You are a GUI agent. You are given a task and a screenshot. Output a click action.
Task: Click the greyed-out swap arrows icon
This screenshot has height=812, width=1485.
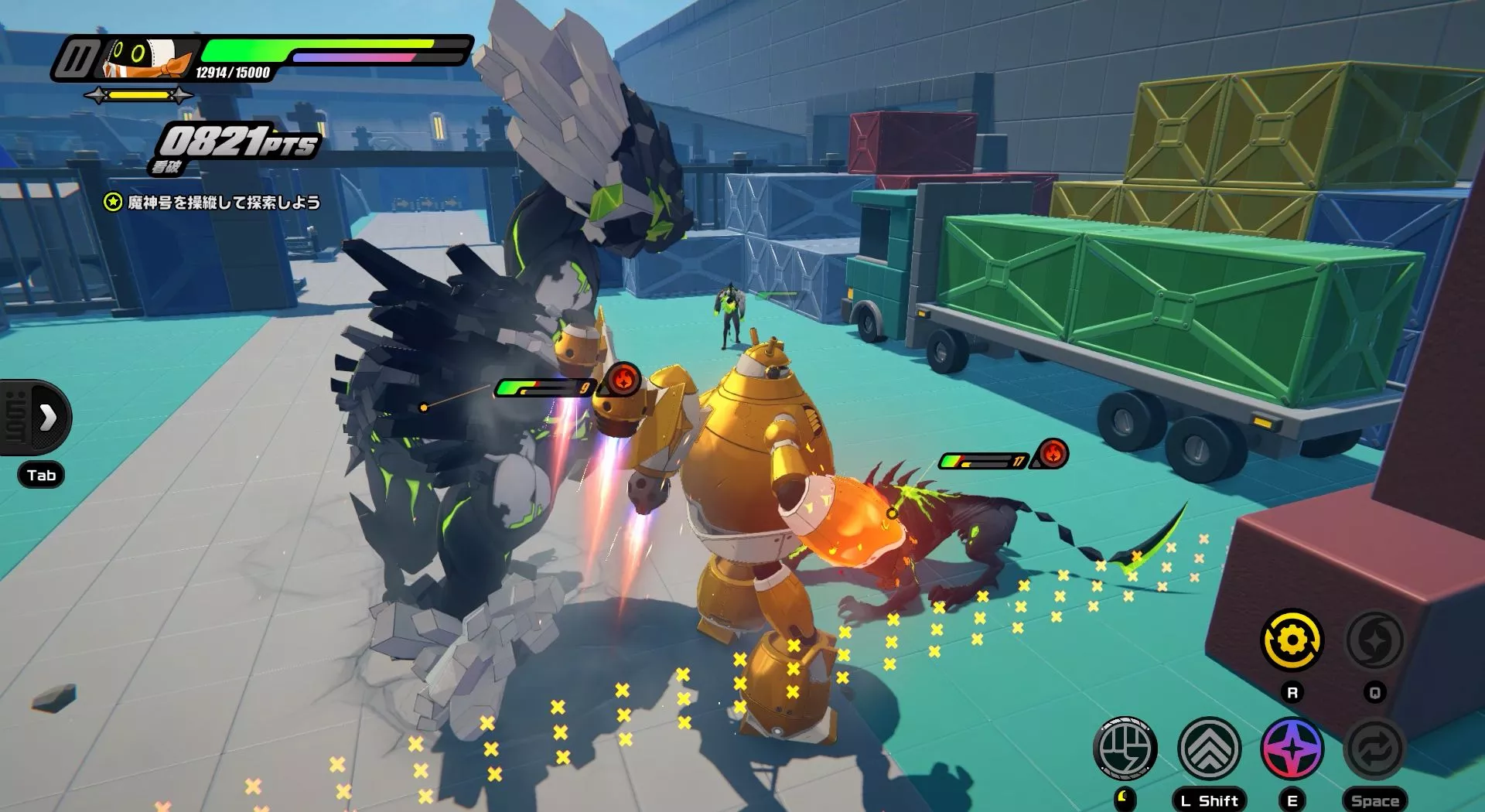tap(1374, 748)
